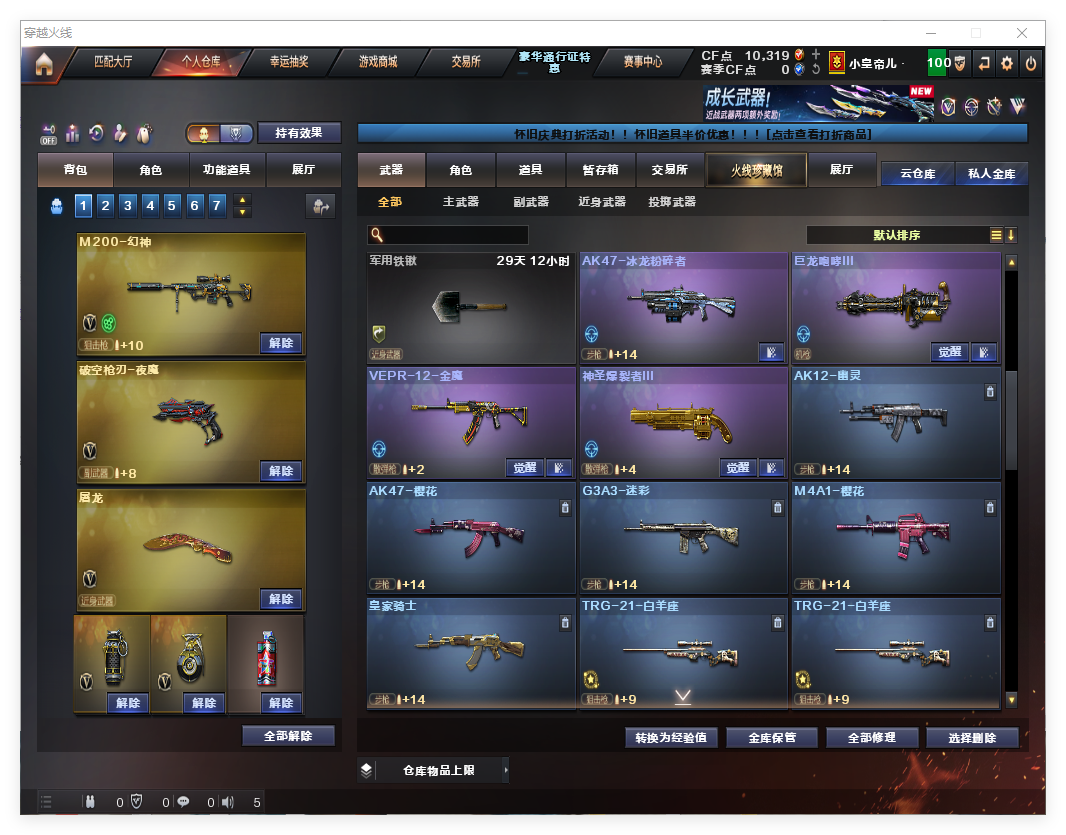Click the home icon in top bar
1066x835 pixels.
pyautogui.click(x=43, y=65)
